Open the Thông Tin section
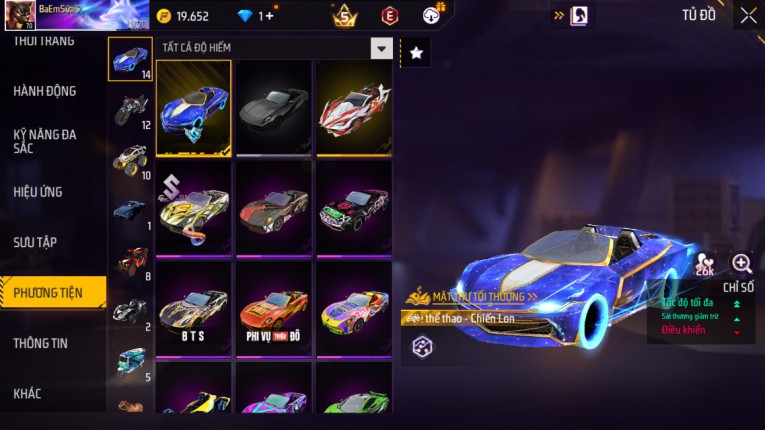The height and width of the screenshot is (430, 765). coord(41,343)
